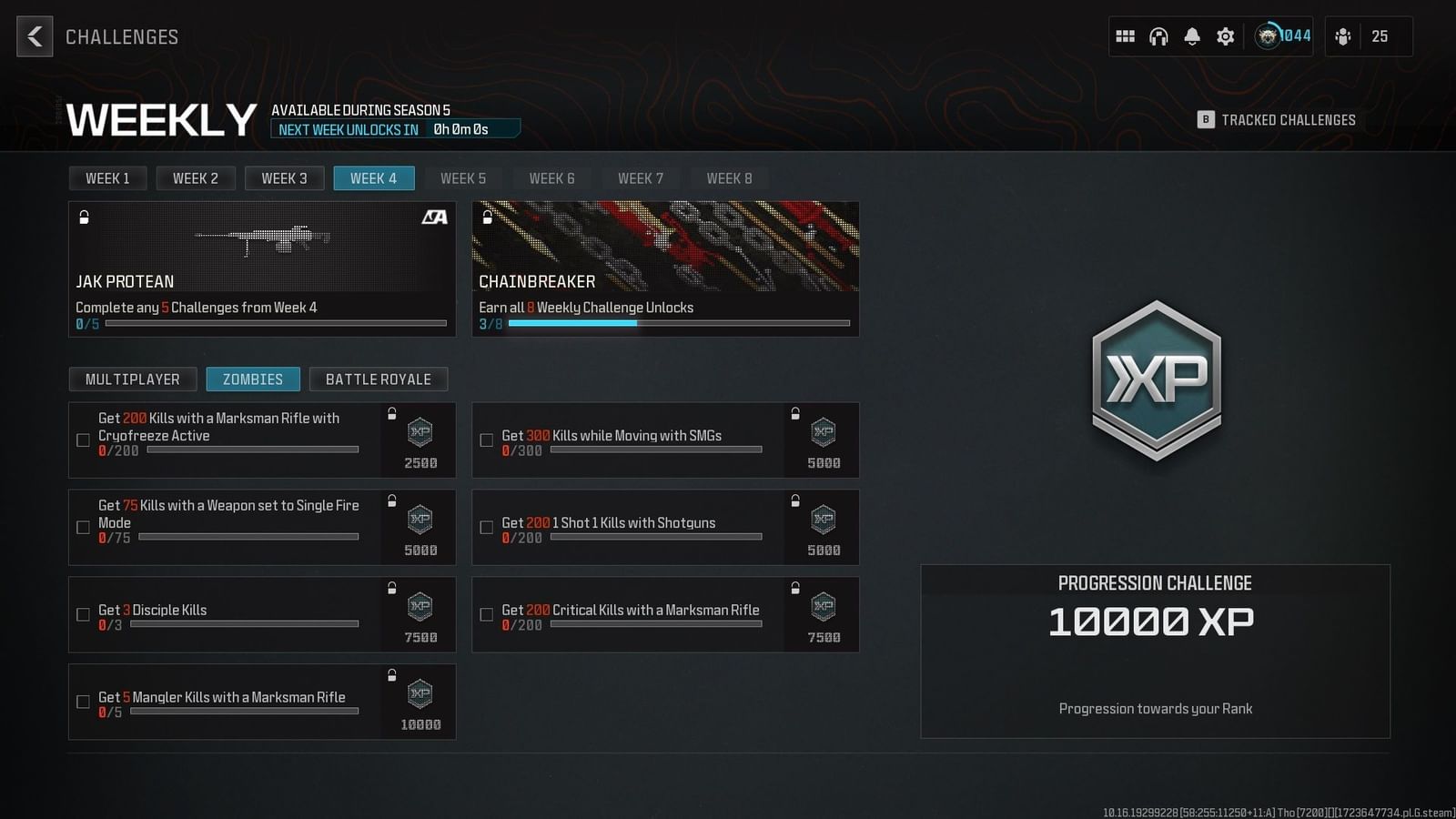This screenshot has width=1456, height=819.
Task: Track the Get 3 Disciple Kills challenge
Action: click(82, 614)
